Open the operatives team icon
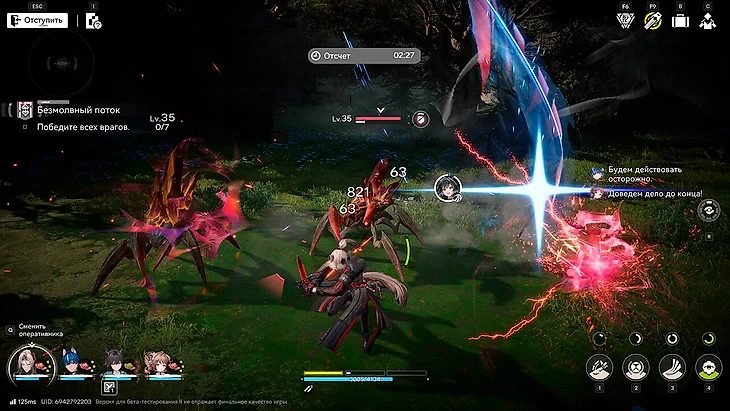Screen dimensions: 730x411 coord(707,20)
